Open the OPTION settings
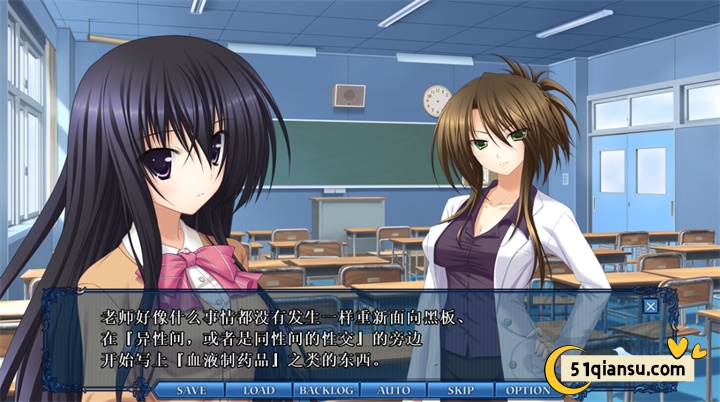Image resolution: width=720 pixels, height=402 pixels. pos(527,389)
